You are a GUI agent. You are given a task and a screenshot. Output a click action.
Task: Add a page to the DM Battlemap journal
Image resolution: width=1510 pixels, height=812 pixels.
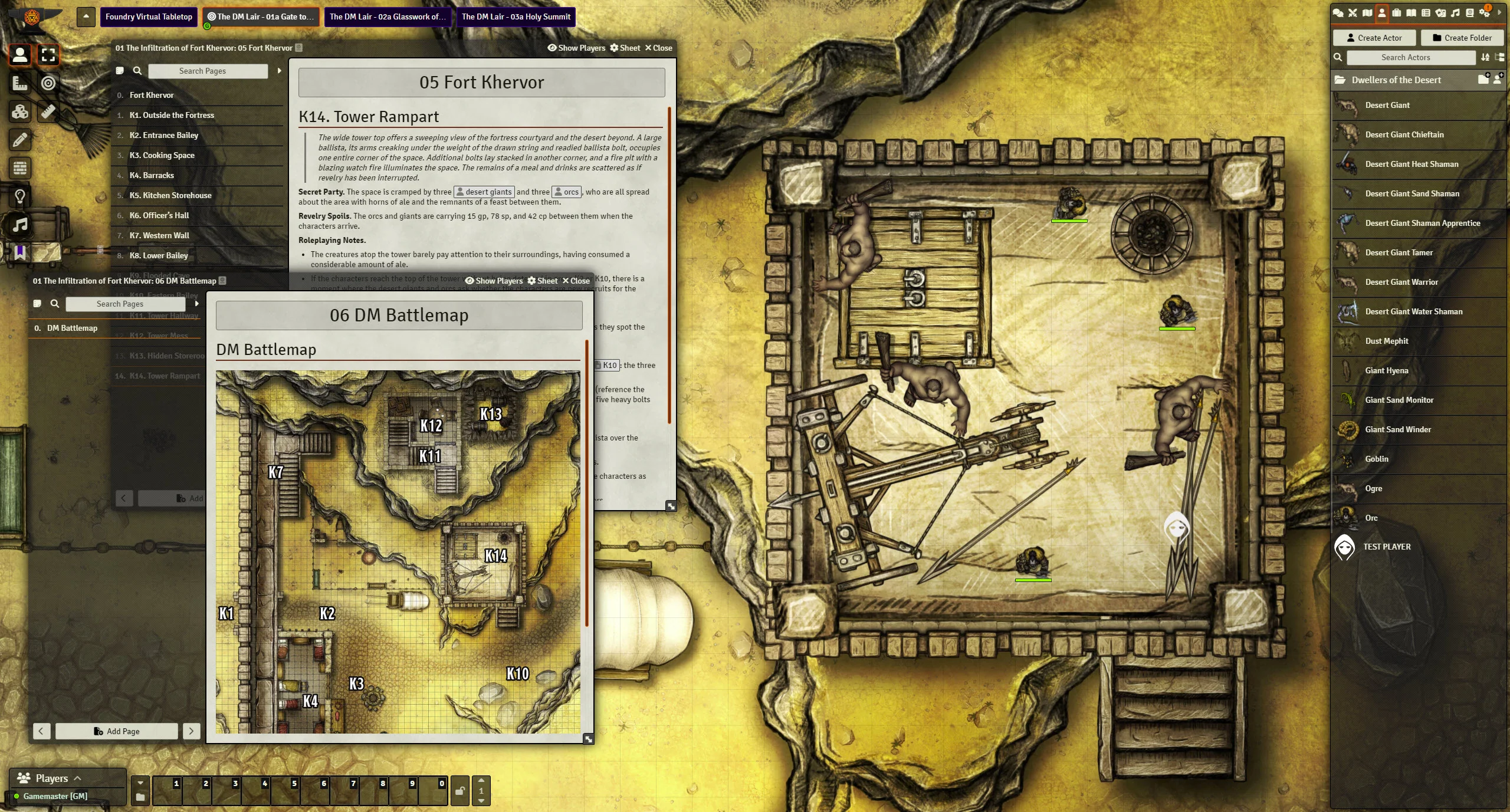coord(117,731)
